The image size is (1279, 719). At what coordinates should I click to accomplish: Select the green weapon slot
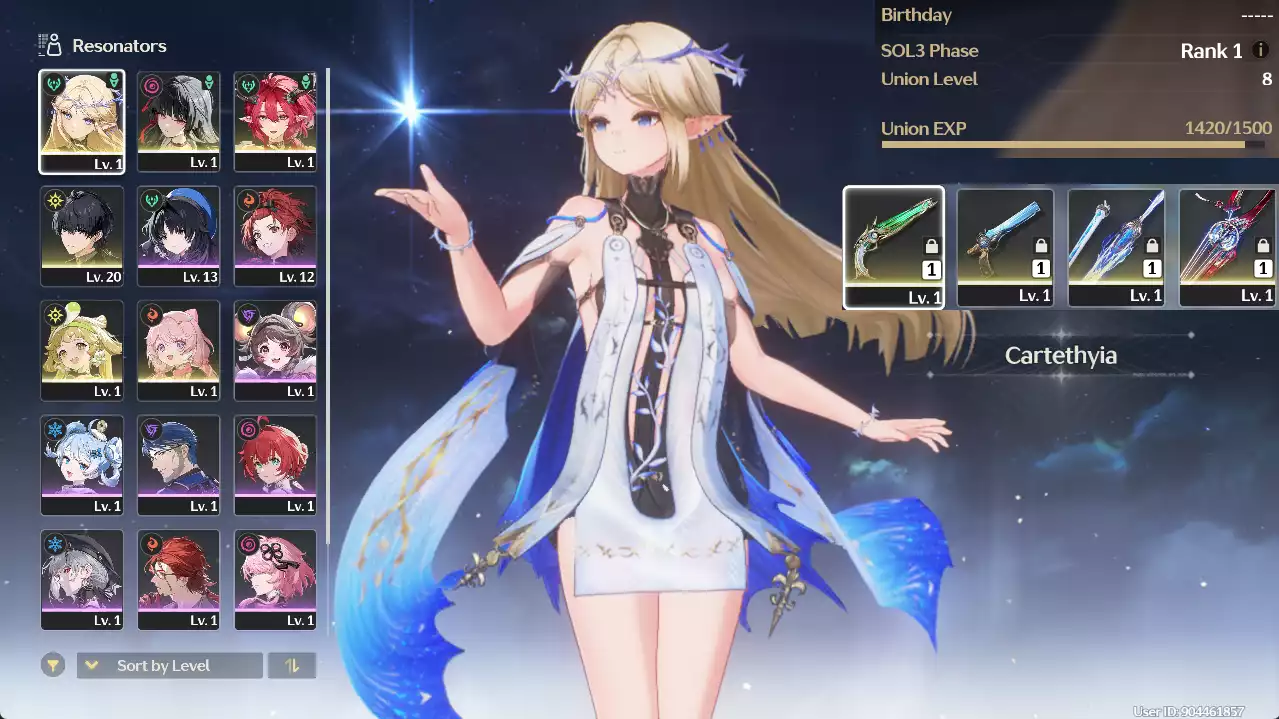[x=893, y=247]
